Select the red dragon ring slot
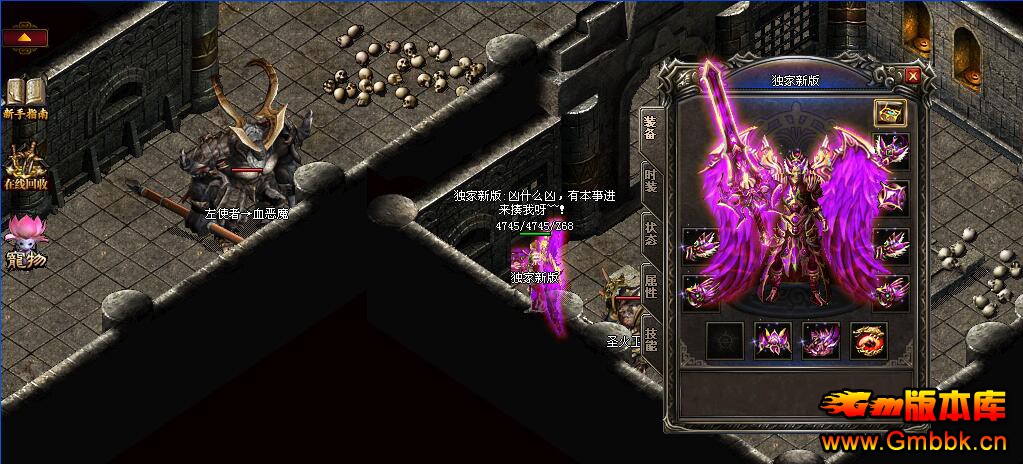The height and width of the screenshot is (464, 1023). (x=867, y=341)
